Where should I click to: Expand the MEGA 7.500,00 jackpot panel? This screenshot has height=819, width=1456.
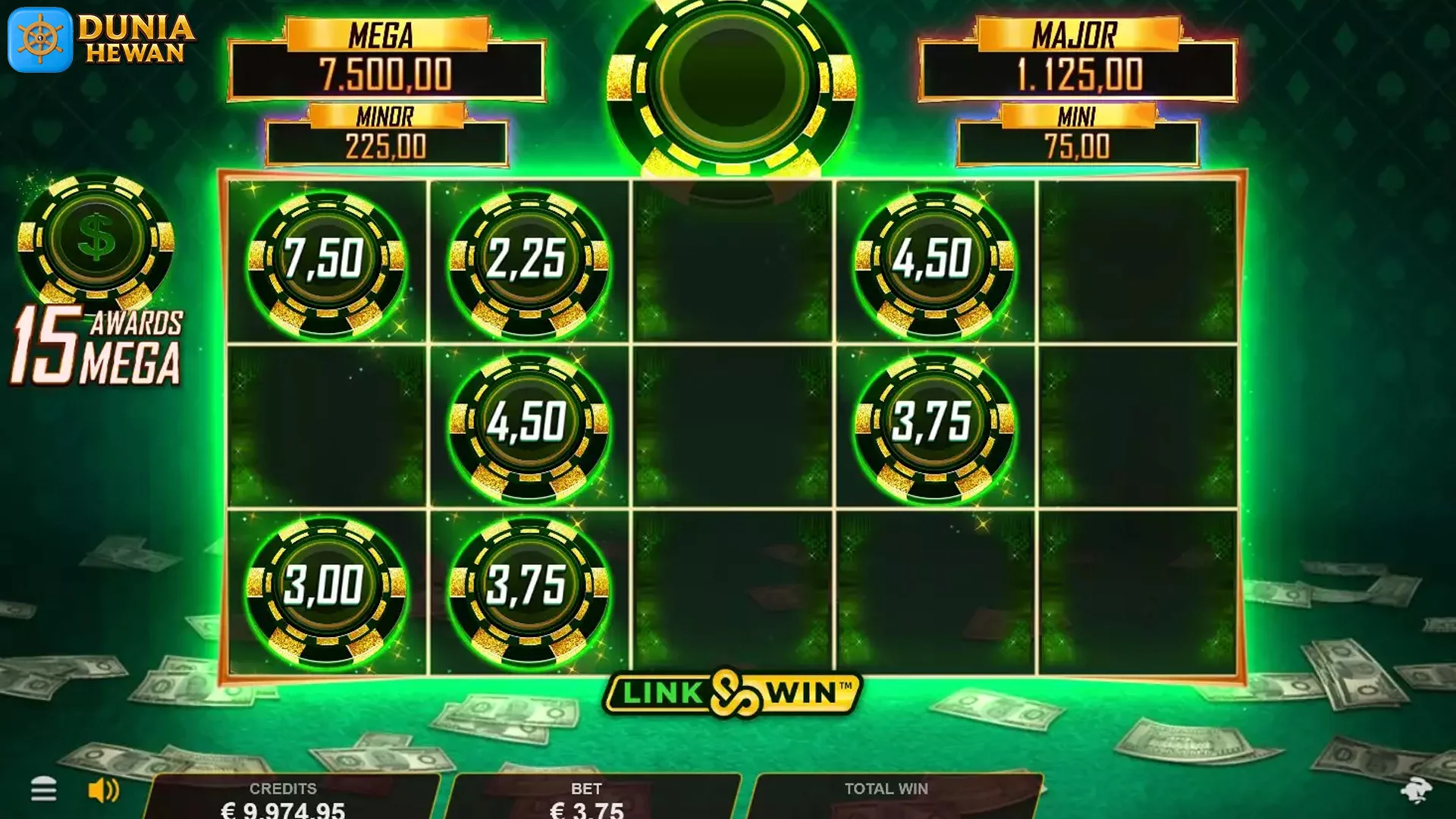(387, 57)
